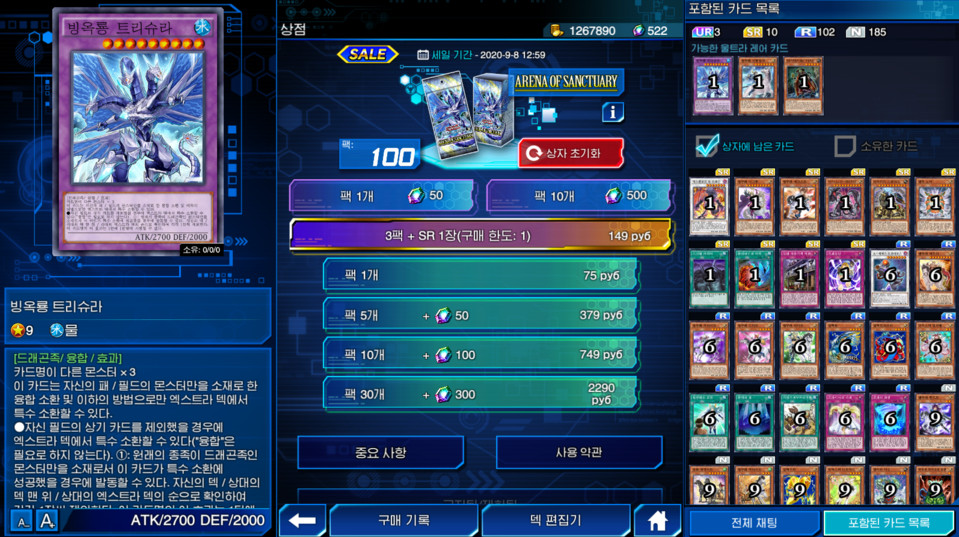Image resolution: width=959 pixels, height=537 pixels.
Task: Select the 30-pack offer for 2290 руб
Action: [x=480, y=394]
